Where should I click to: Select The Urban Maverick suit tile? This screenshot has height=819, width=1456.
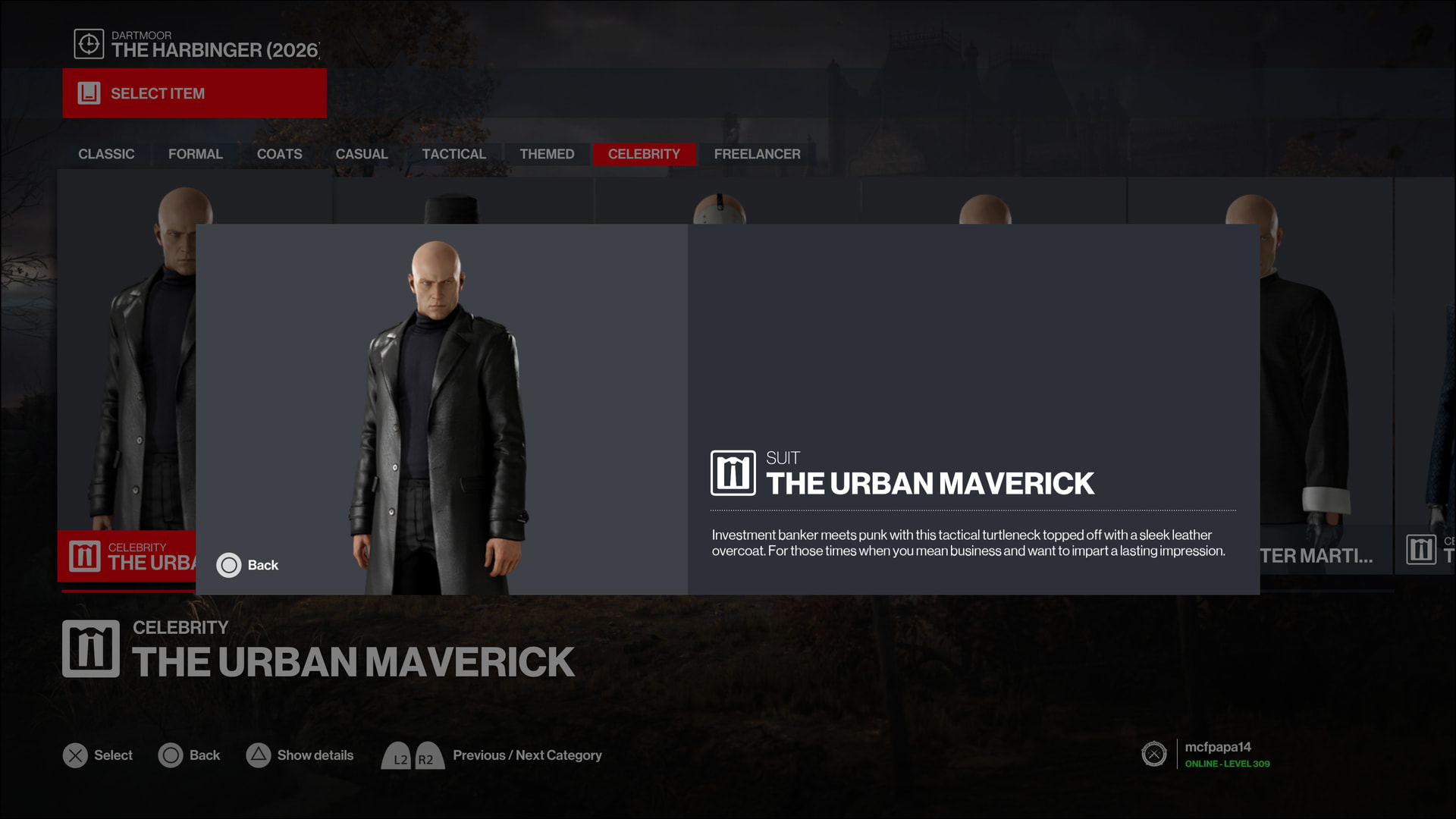click(126, 379)
